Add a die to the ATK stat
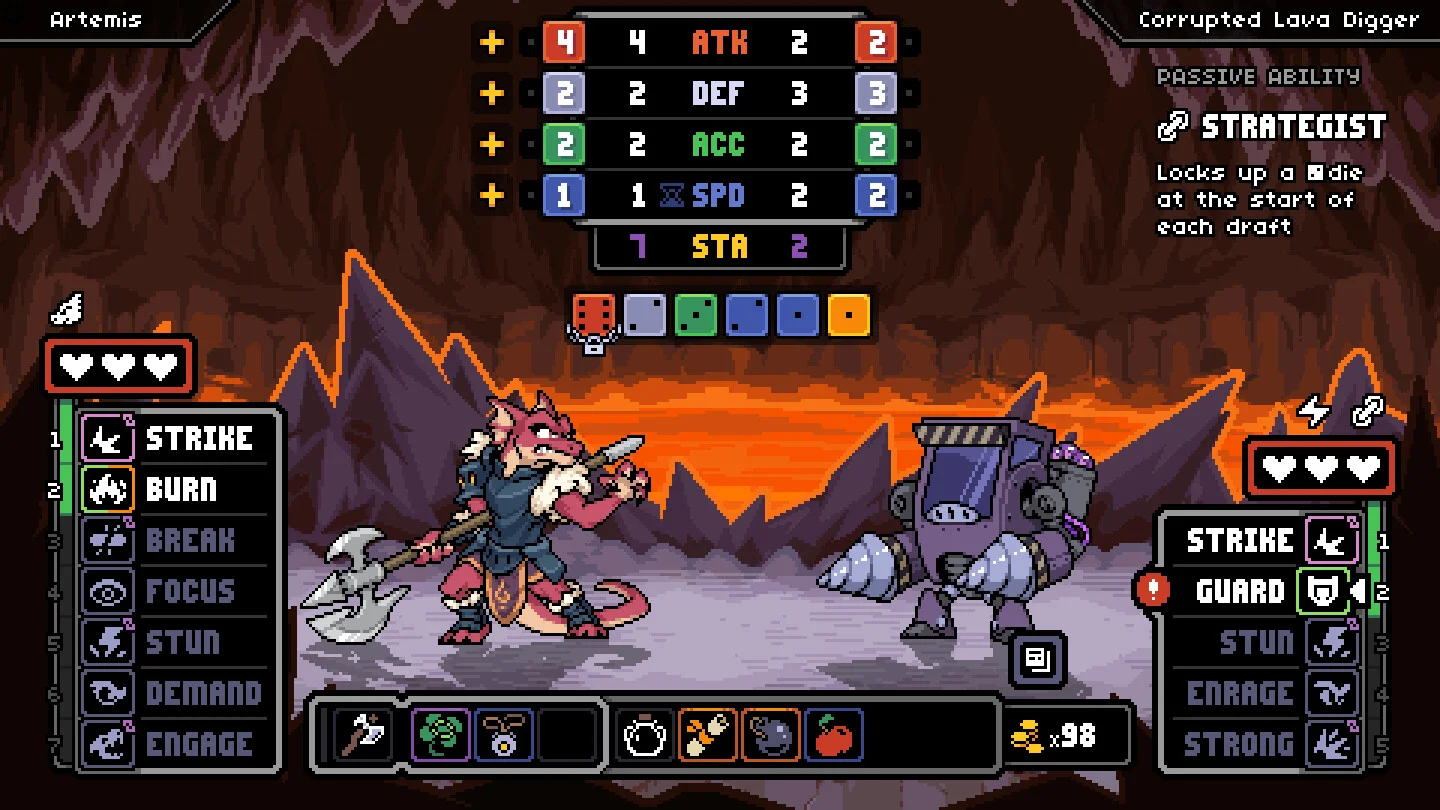The height and width of the screenshot is (810, 1440). point(492,43)
